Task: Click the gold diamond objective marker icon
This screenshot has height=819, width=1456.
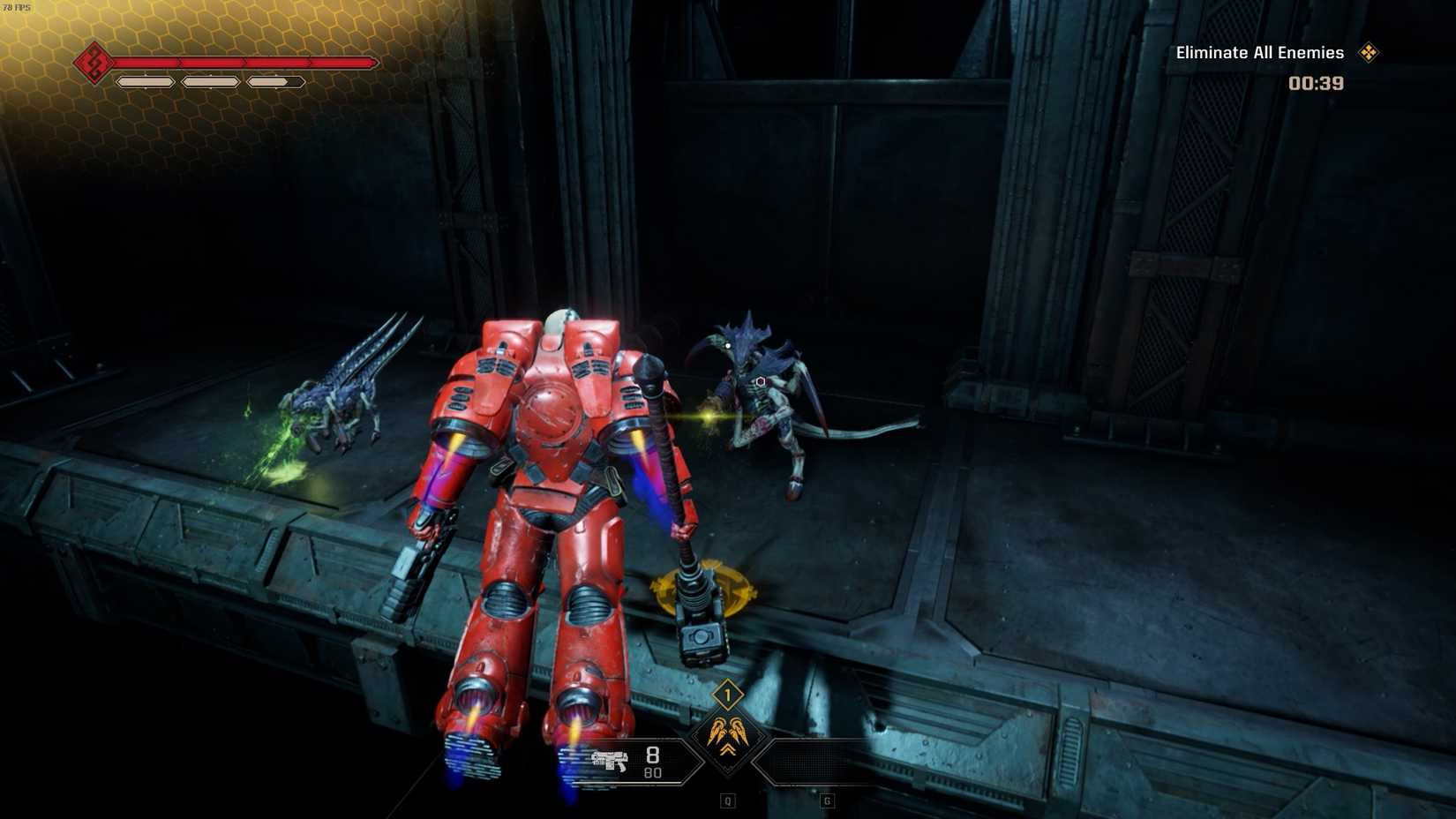Action: [1370, 53]
